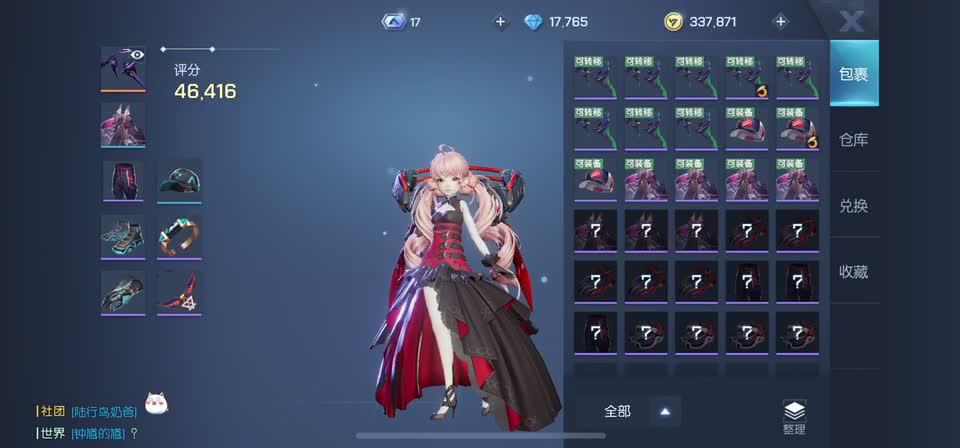Image resolution: width=960 pixels, height=448 pixels.
Task: Sort the bag with the 整理 button
Action: click(x=794, y=416)
